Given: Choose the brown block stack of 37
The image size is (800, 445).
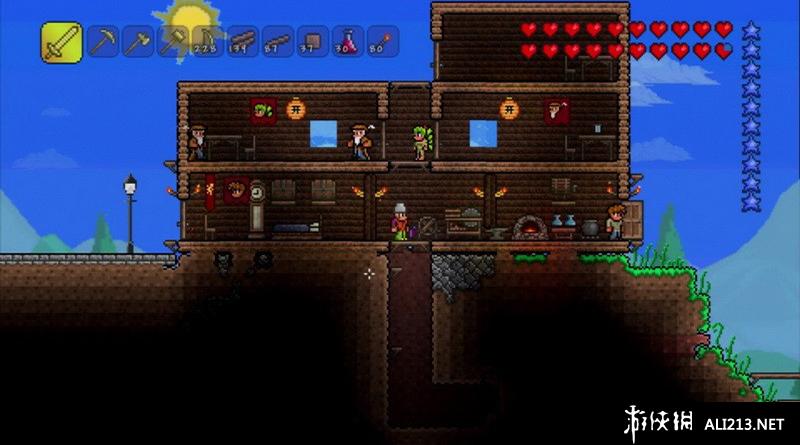Looking at the screenshot, I should [x=313, y=41].
